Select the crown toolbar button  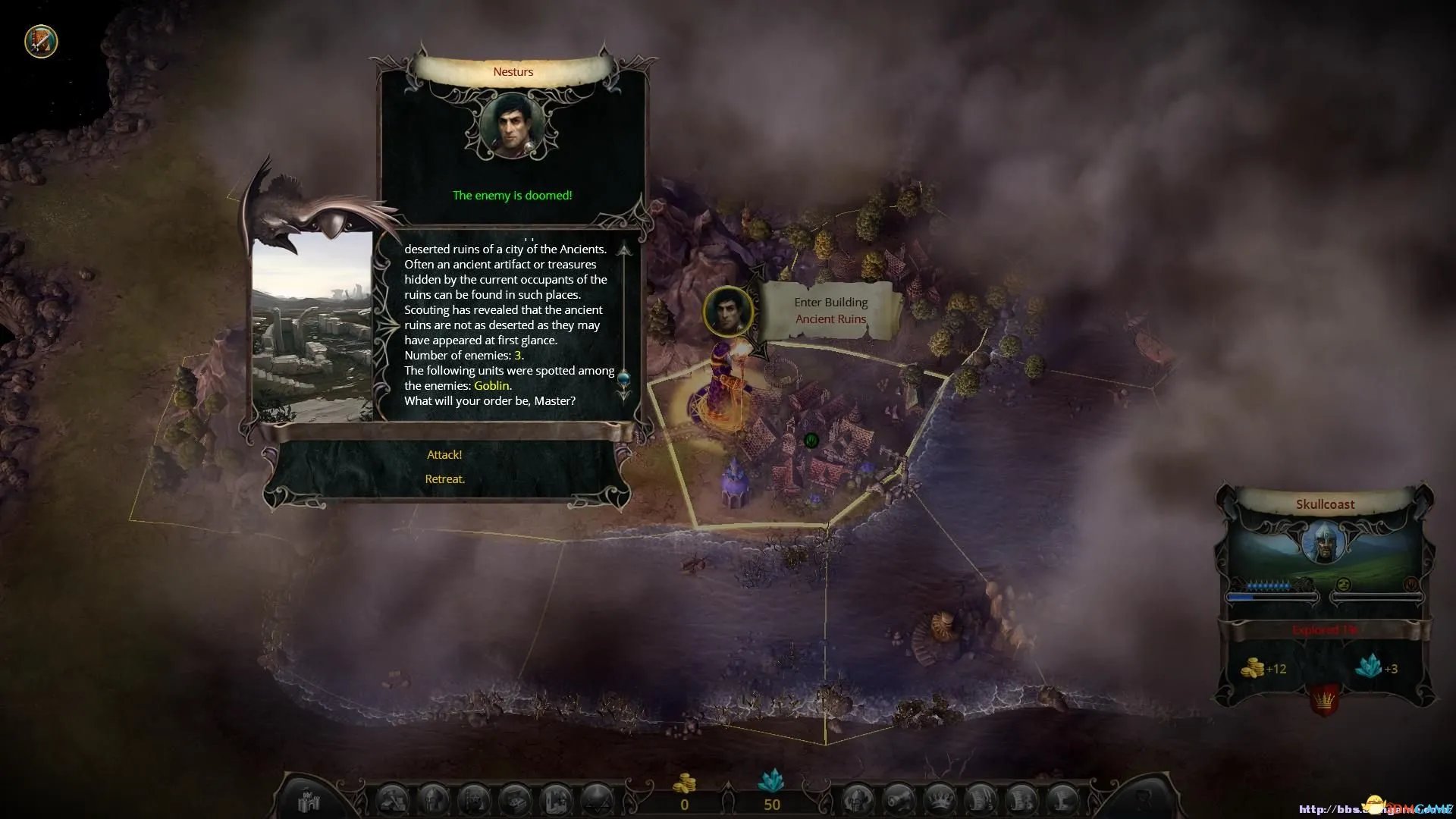pos(940,799)
